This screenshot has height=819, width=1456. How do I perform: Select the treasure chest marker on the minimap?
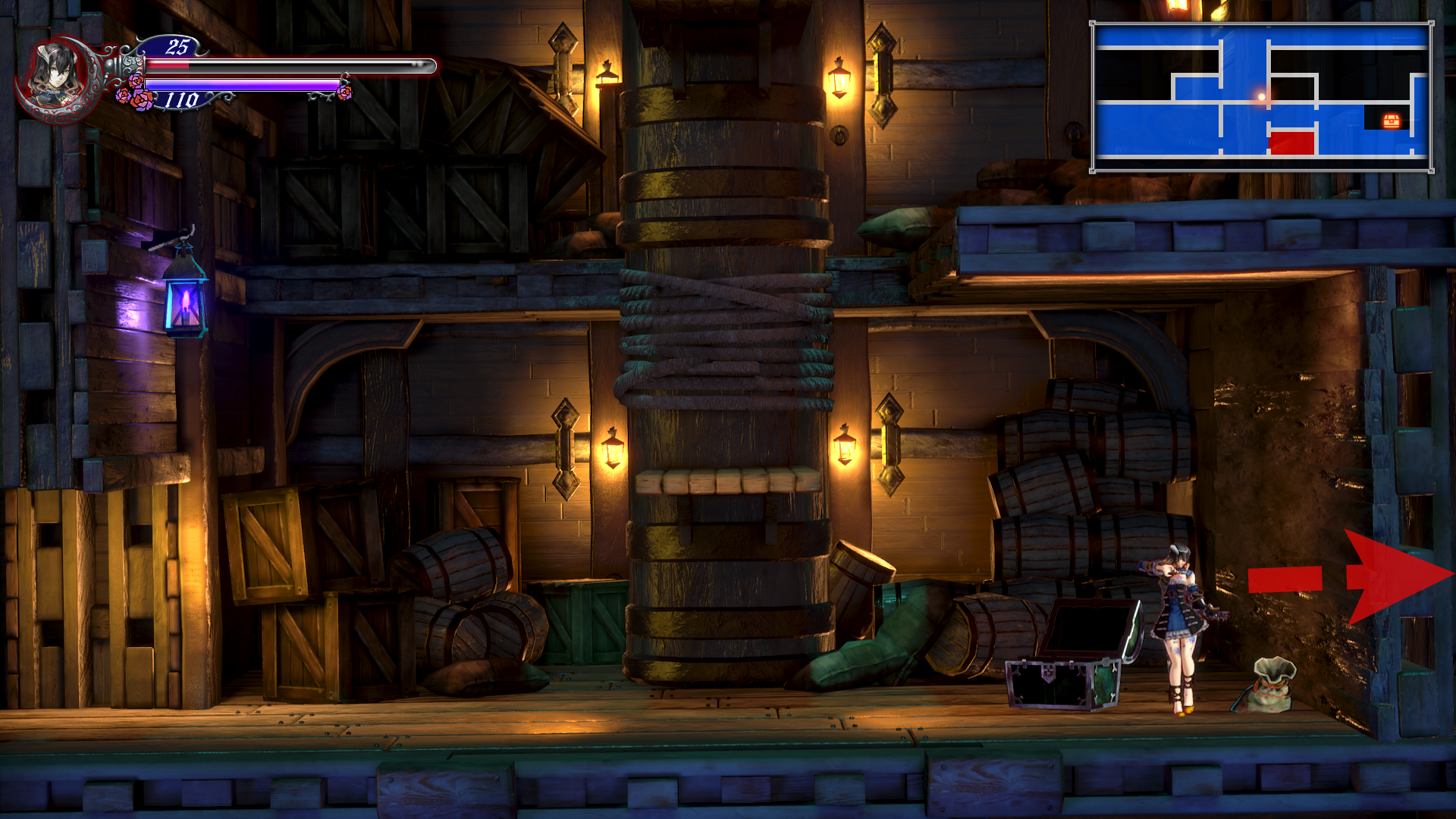(1391, 120)
